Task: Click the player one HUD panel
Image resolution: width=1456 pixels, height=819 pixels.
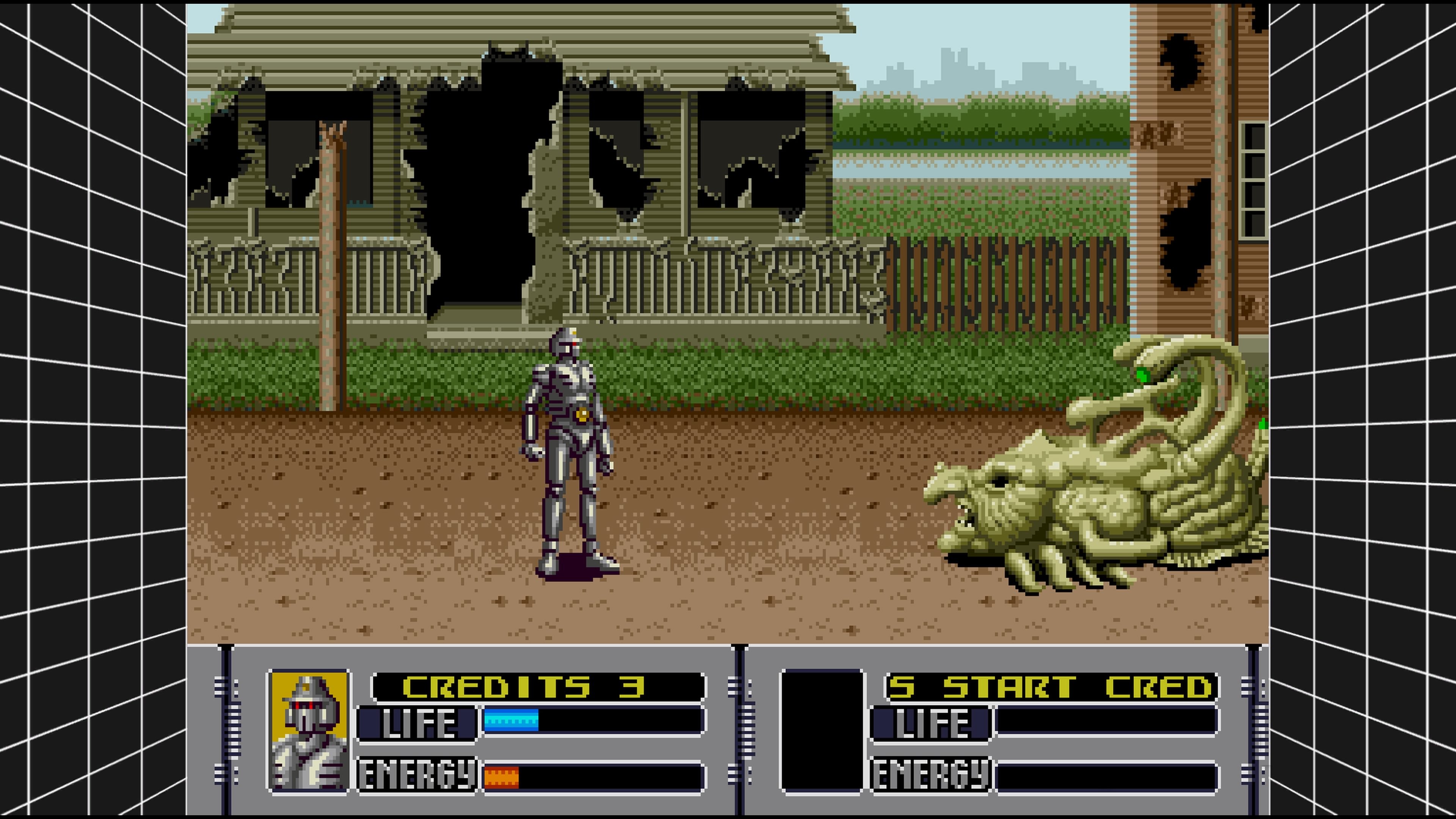Action: [x=480, y=735]
